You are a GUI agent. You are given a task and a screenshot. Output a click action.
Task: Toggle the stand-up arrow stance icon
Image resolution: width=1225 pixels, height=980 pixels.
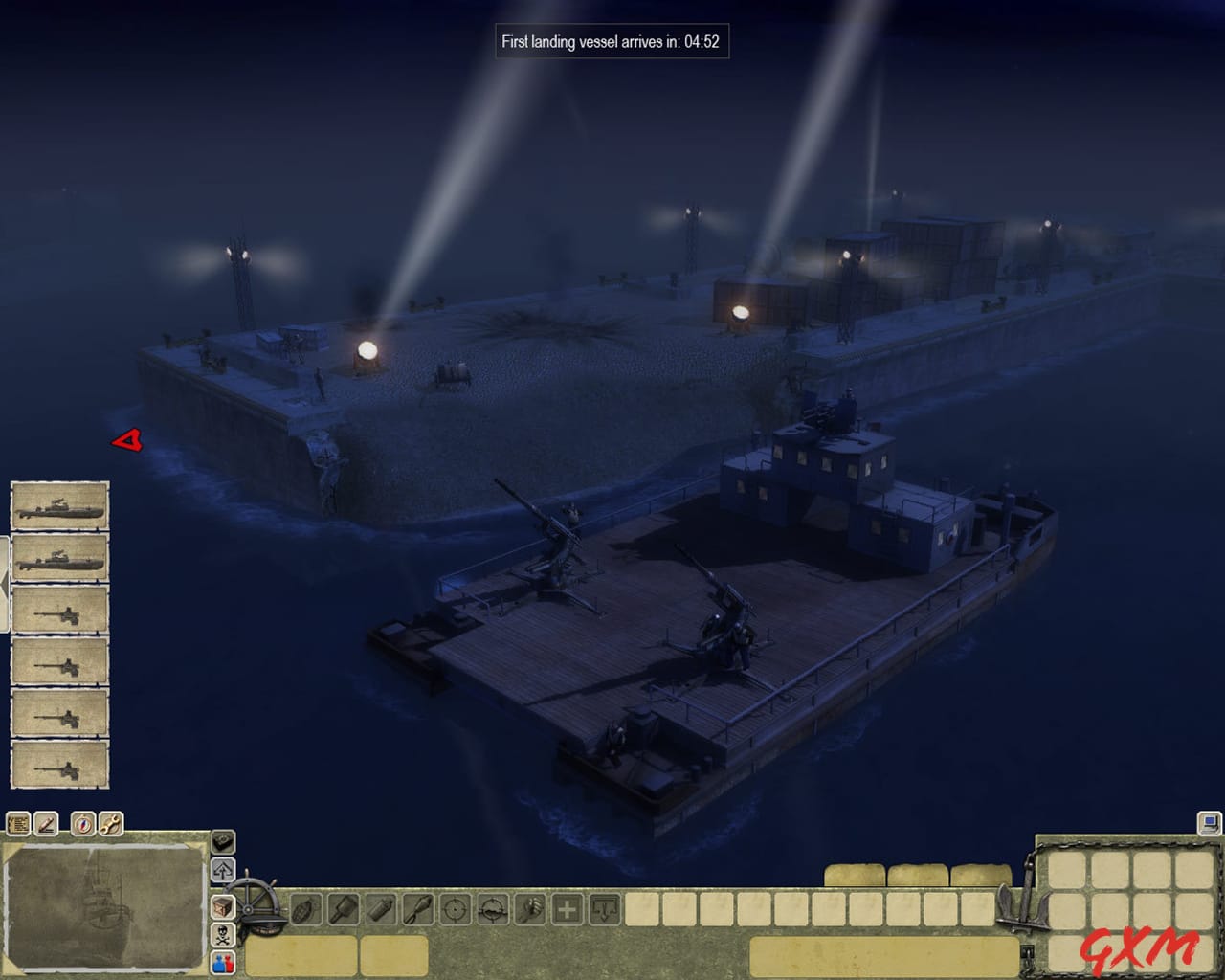(222, 869)
